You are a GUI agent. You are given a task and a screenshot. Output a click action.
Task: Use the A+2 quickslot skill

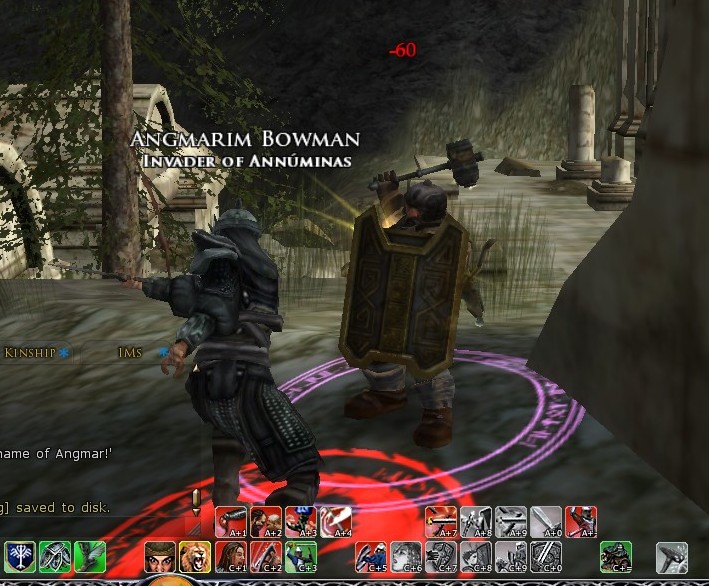[265, 522]
